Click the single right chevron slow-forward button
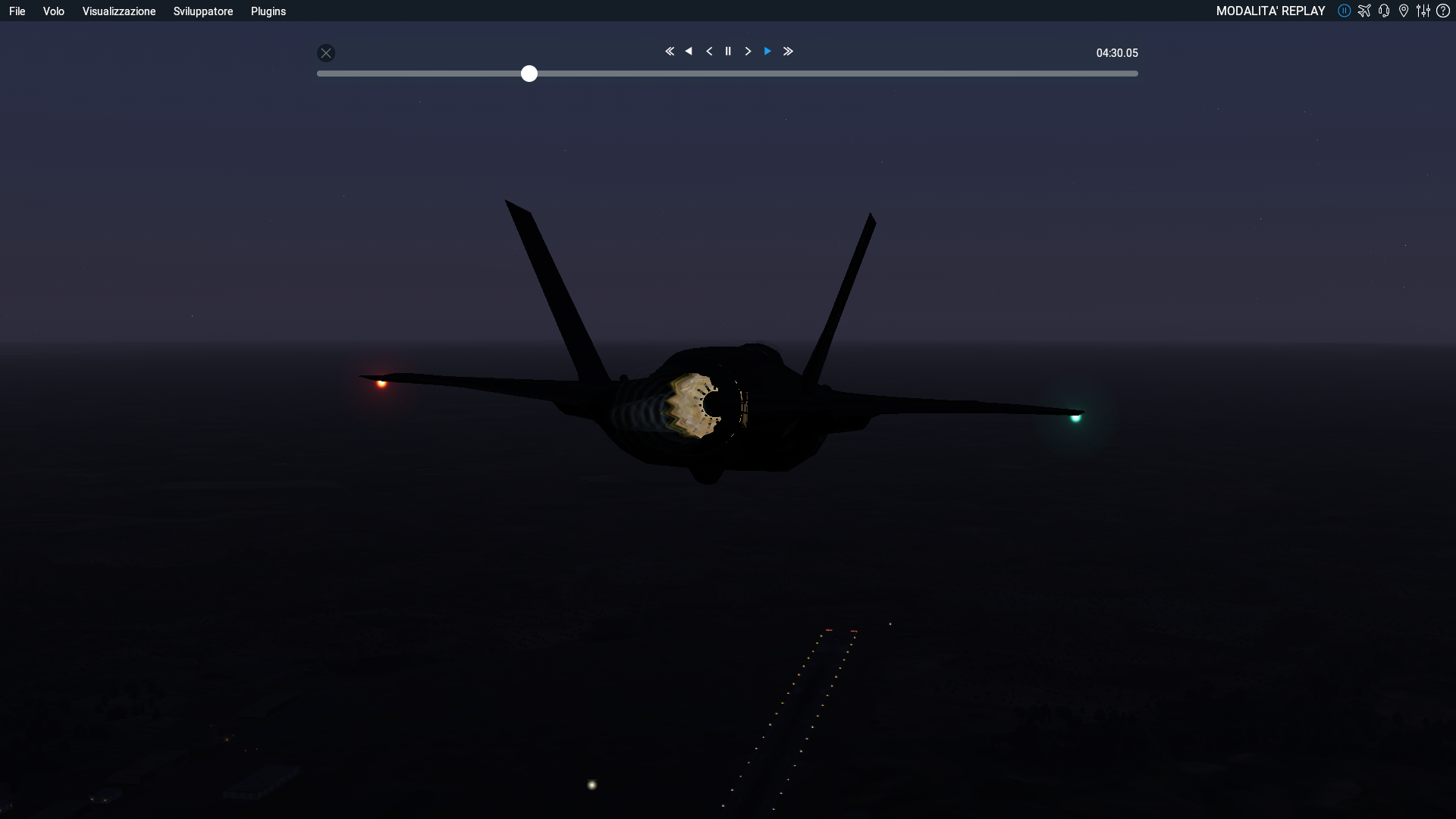The height and width of the screenshot is (819, 1456). point(748,52)
